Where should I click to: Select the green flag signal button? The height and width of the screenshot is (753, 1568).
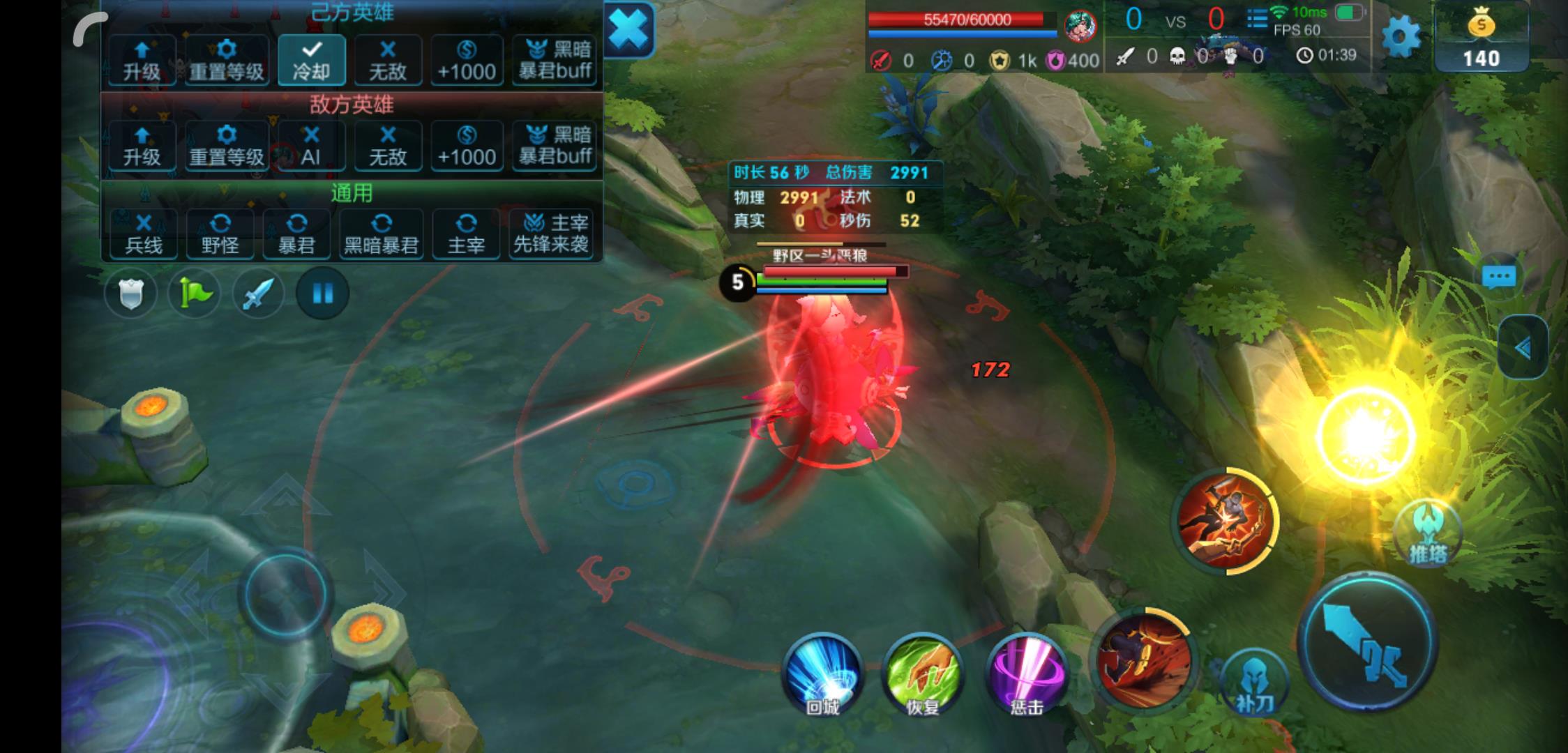point(194,294)
